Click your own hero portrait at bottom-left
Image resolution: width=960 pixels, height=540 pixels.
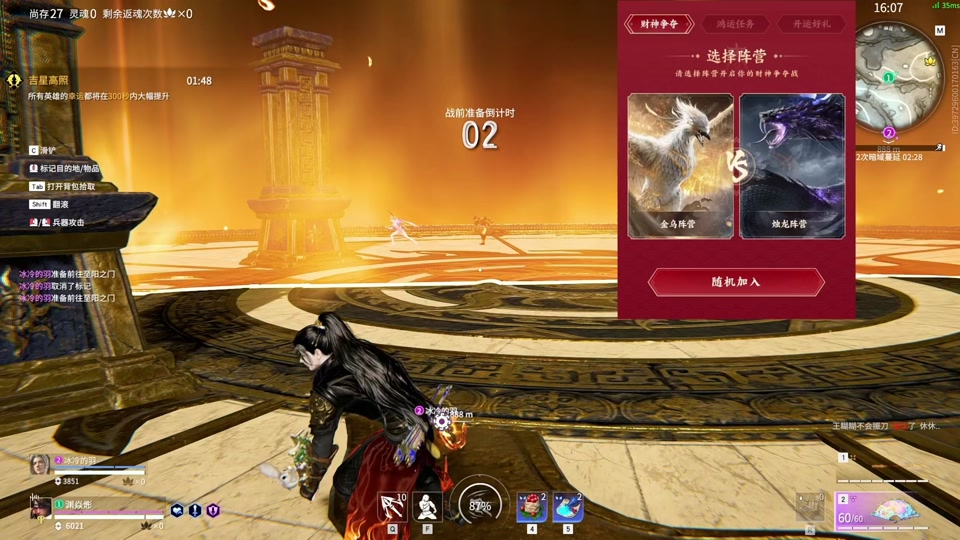(40, 508)
